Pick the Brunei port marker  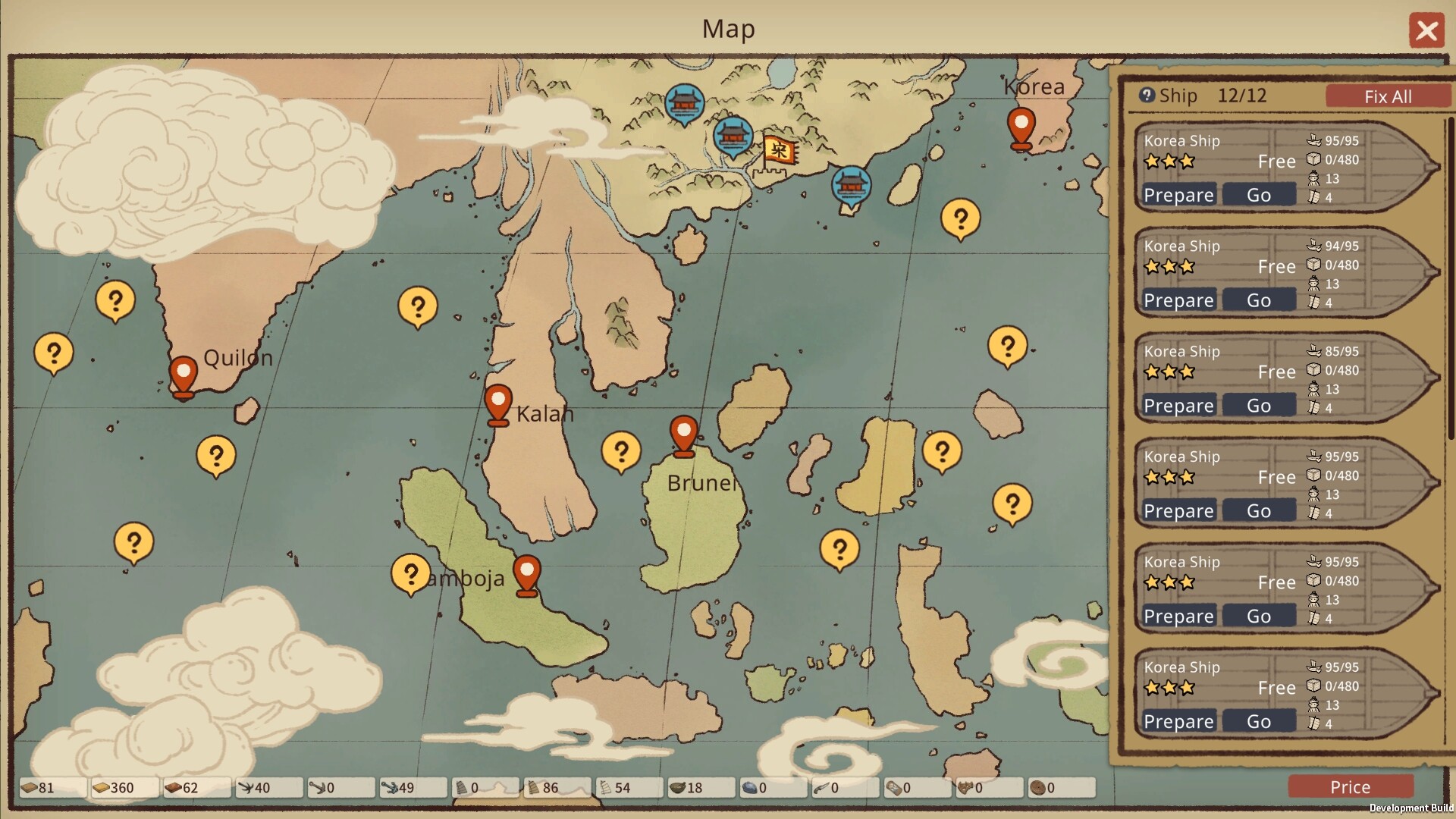683,435
